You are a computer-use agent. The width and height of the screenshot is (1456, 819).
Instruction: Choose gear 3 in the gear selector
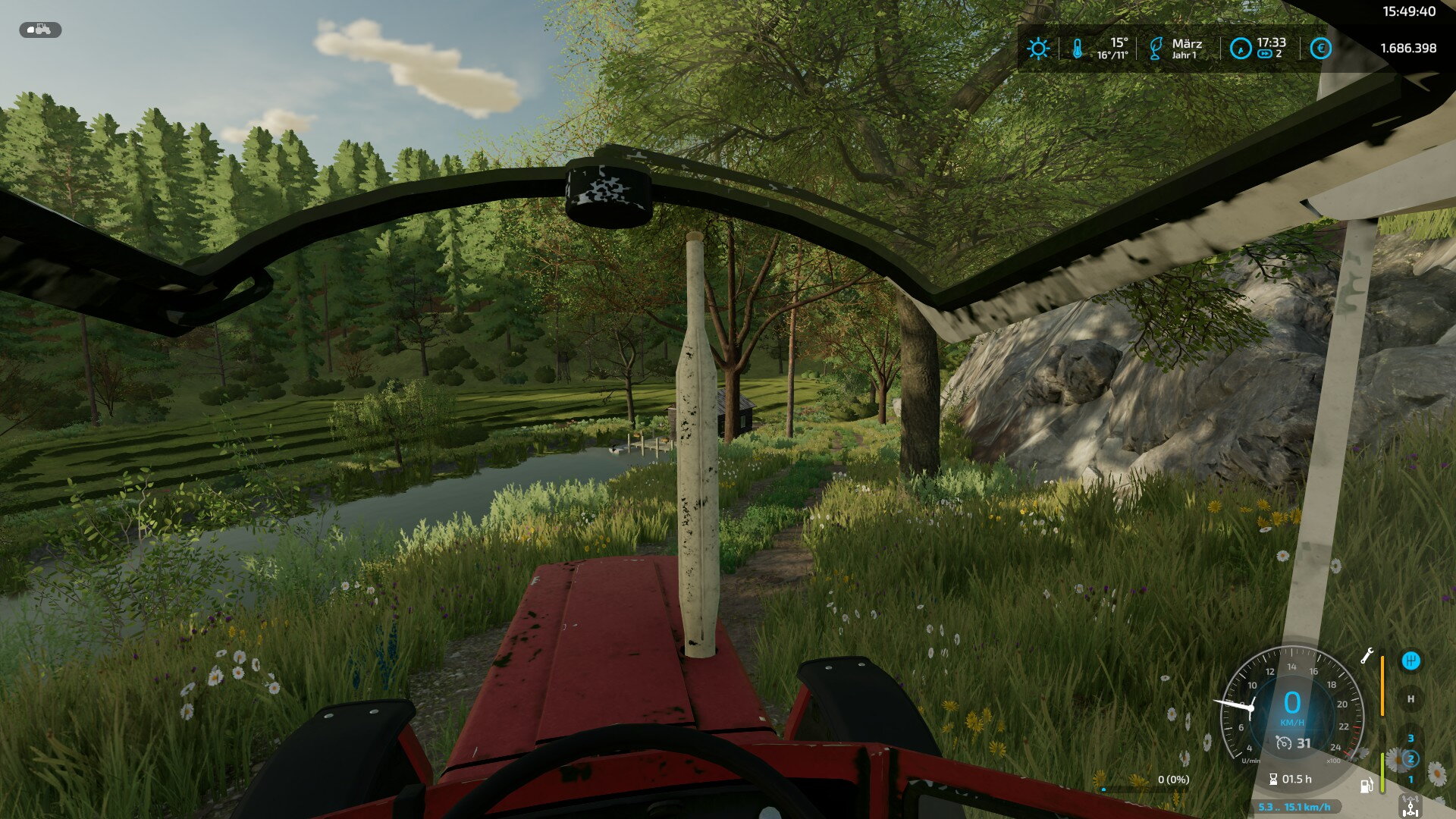point(1410,738)
